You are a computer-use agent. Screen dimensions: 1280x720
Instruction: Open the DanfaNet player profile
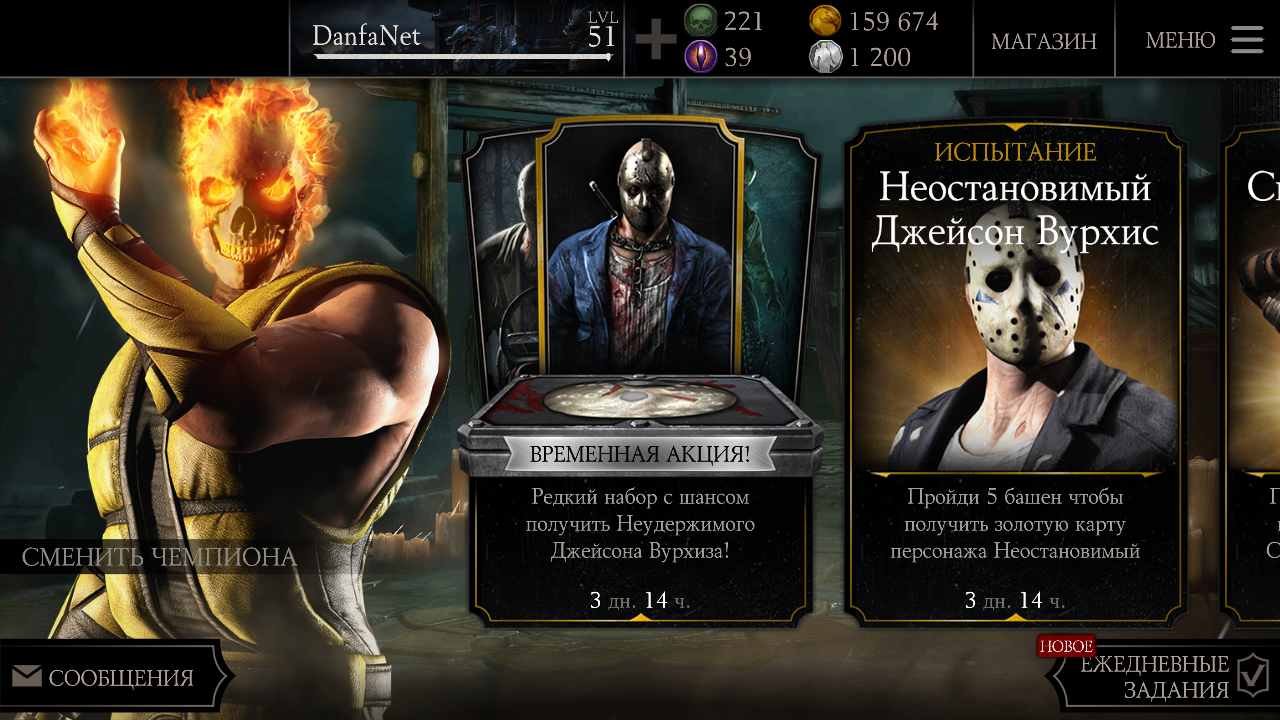point(460,39)
